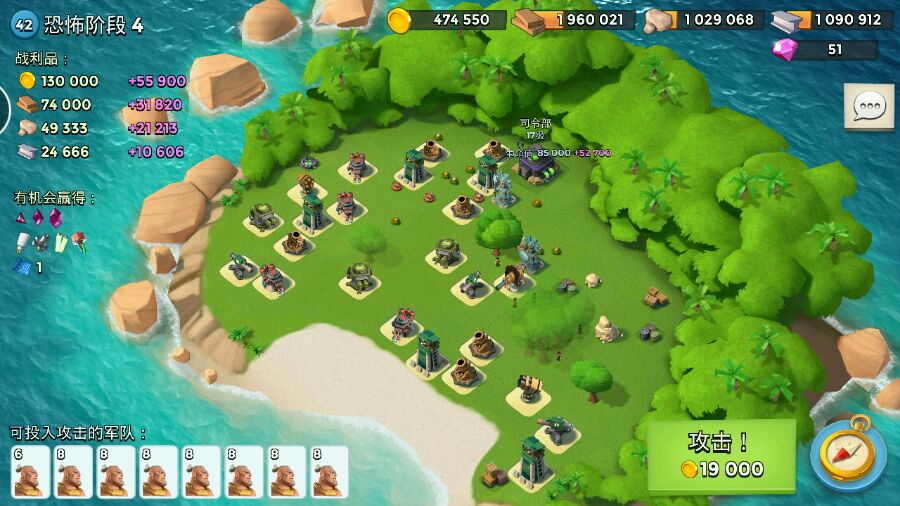Open the chat speech bubble

point(868,106)
